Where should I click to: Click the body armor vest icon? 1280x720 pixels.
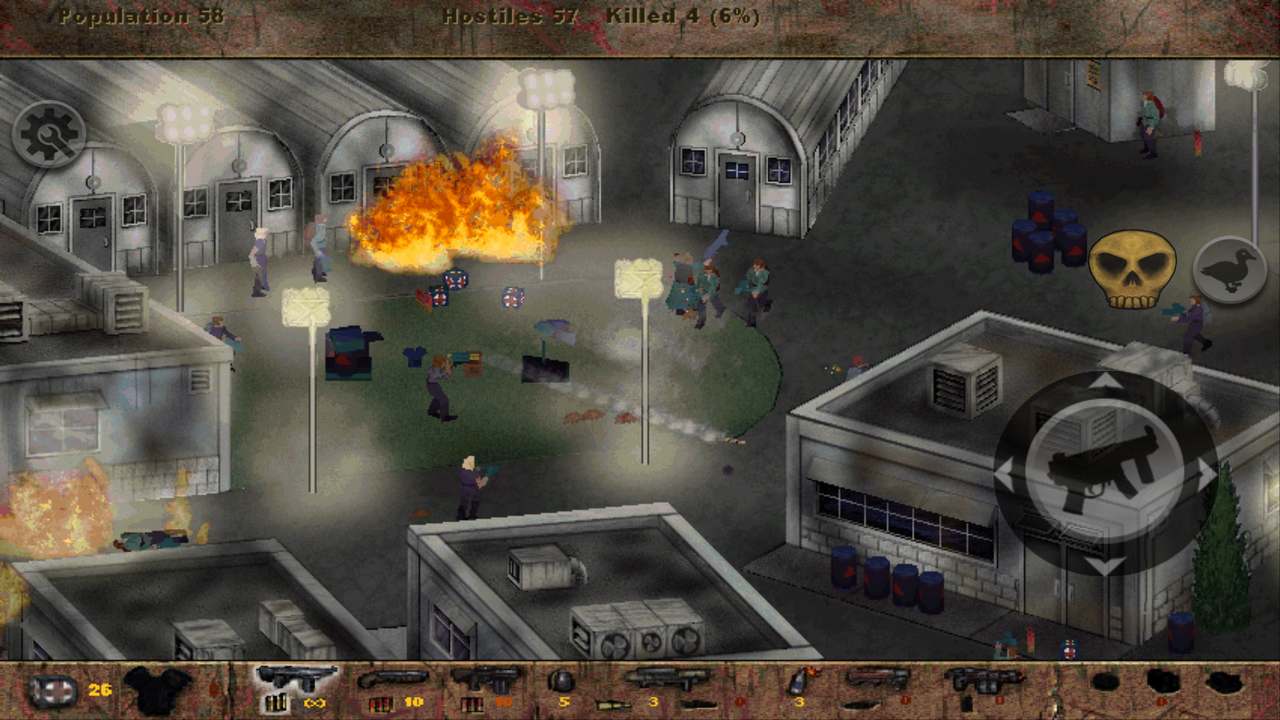(x=158, y=689)
